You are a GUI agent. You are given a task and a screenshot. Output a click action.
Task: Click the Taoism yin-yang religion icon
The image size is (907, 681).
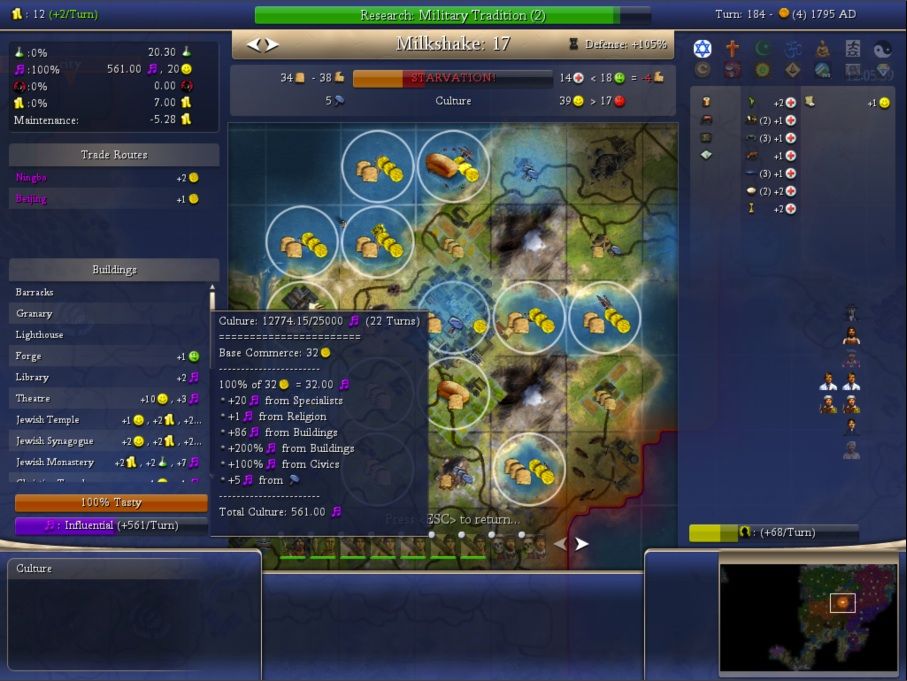pyautogui.click(x=882, y=49)
